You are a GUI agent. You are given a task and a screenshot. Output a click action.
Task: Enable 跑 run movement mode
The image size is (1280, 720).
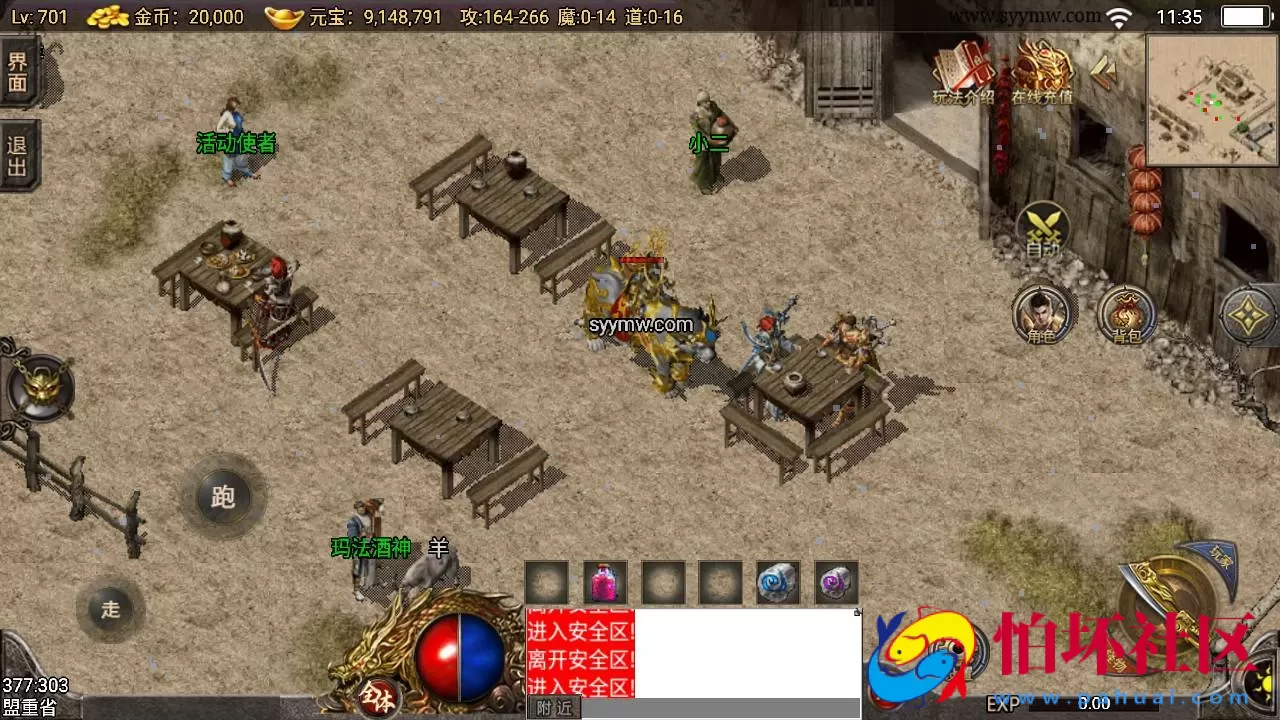(222, 497)
